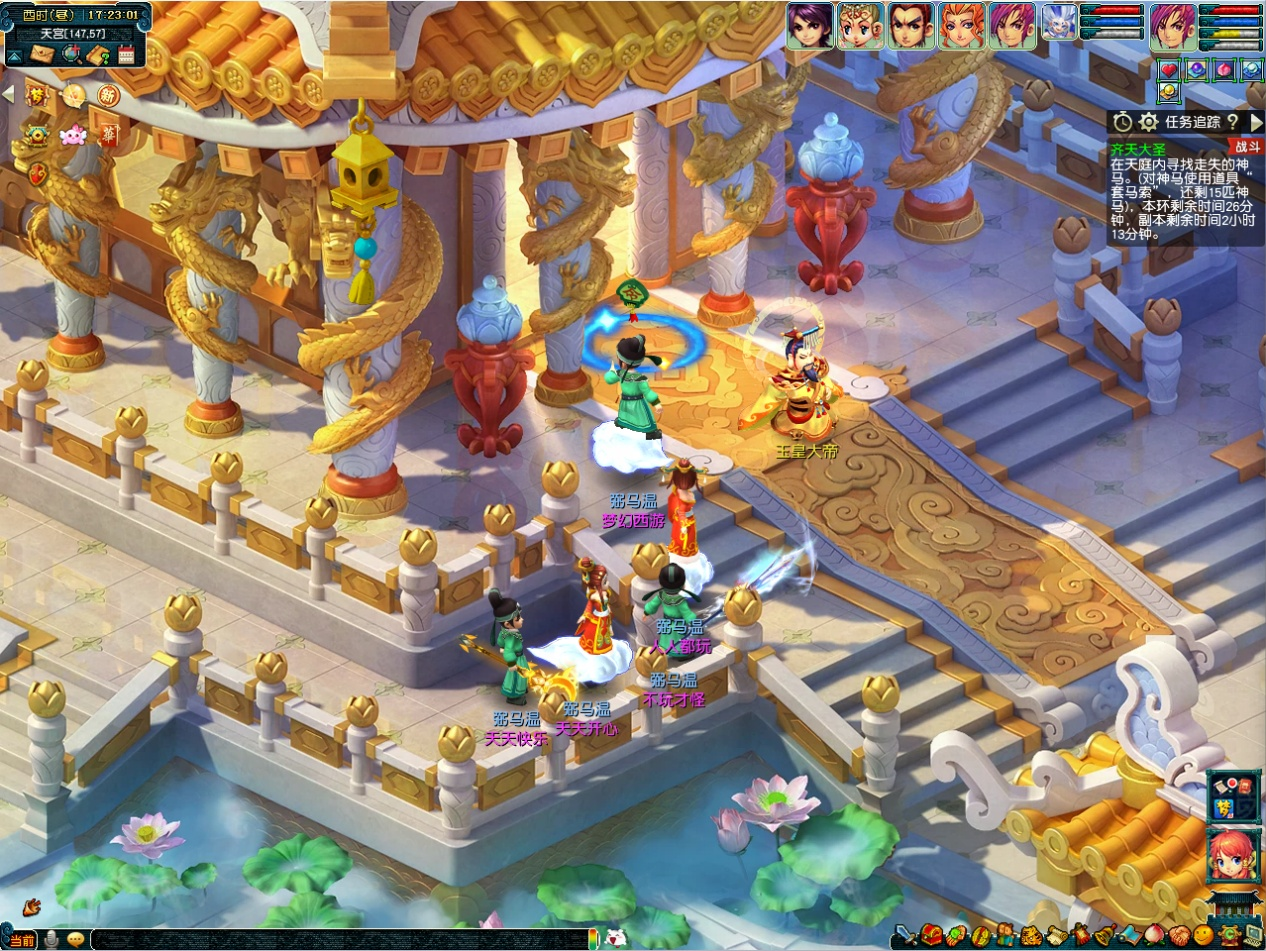Open the help book with question mark

98,55
